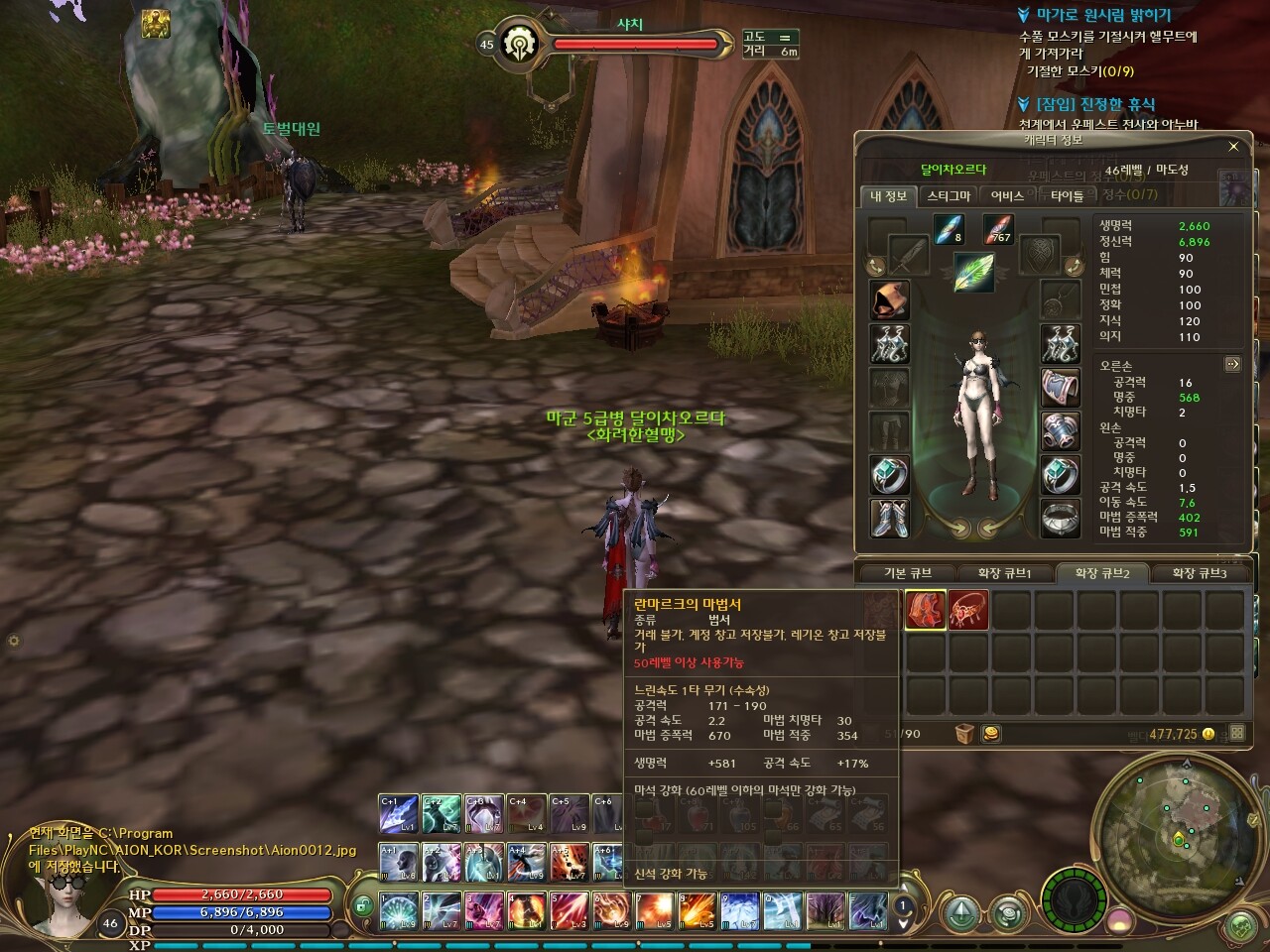The image size is (1270, 952).
Task: Select the equipped boots slot
Action: click(890, 518)
